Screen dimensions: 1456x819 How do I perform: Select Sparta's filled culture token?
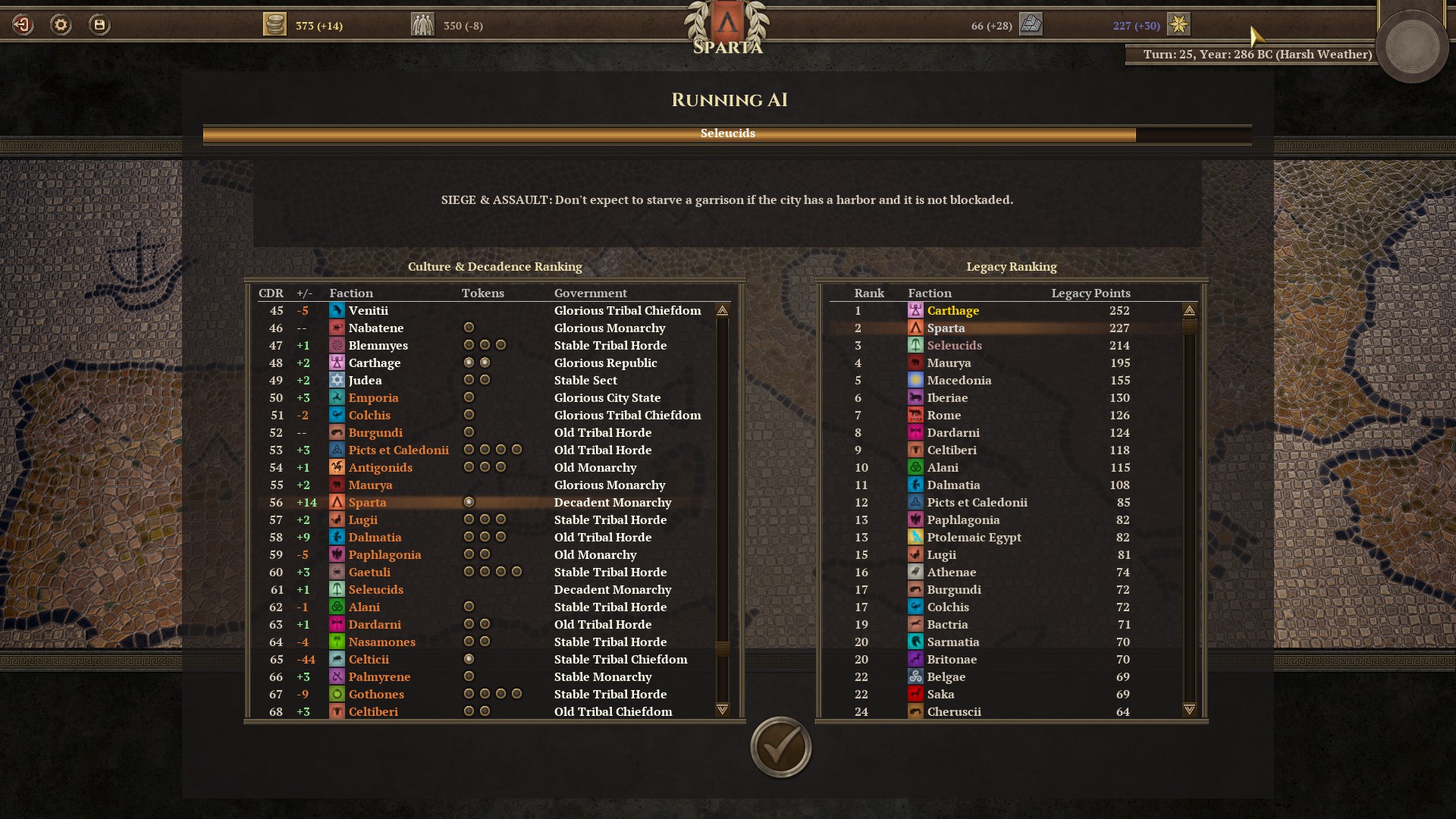tap(468, 502)
